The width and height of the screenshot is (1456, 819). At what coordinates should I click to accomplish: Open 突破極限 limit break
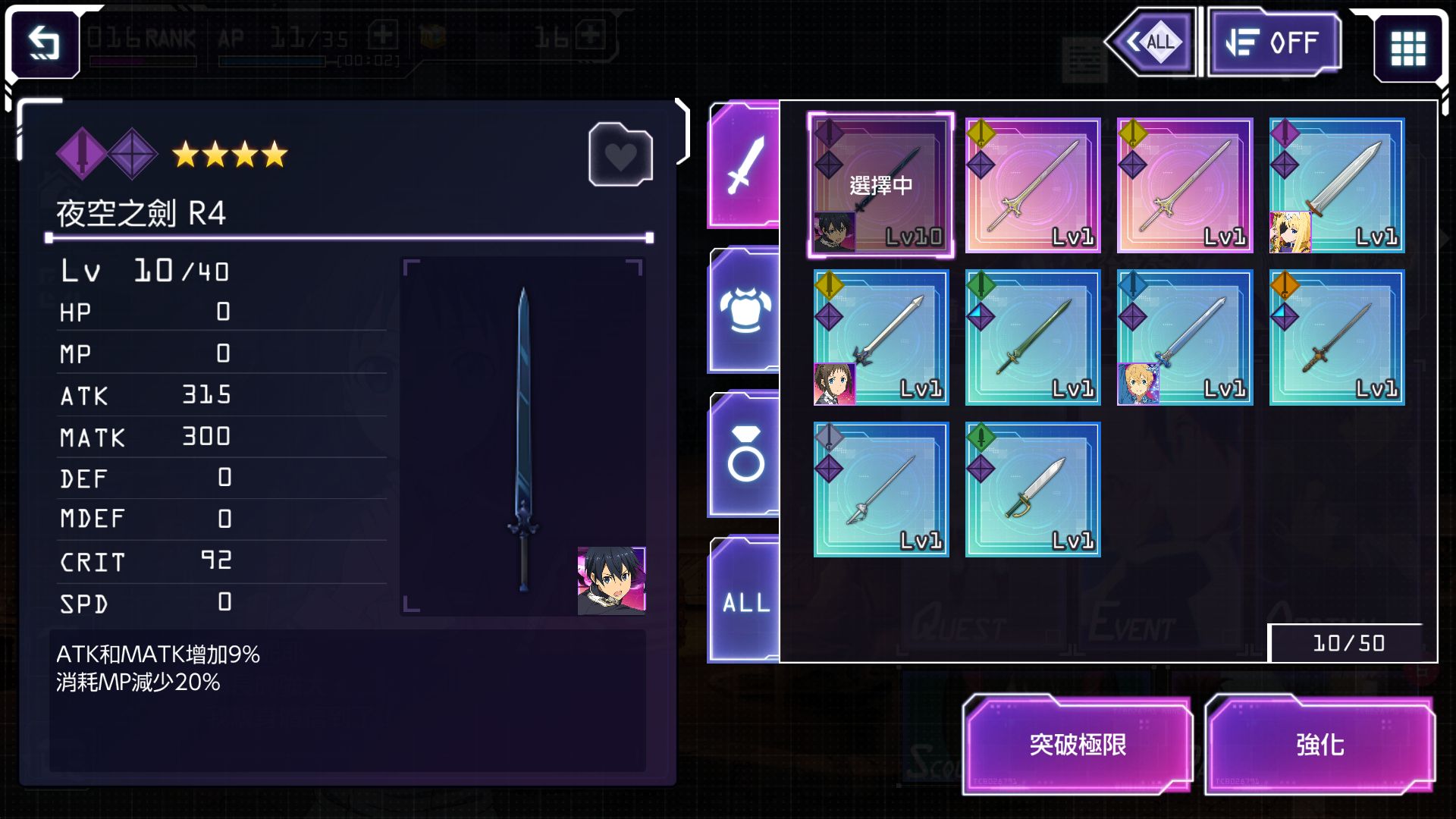(1077, 745)
